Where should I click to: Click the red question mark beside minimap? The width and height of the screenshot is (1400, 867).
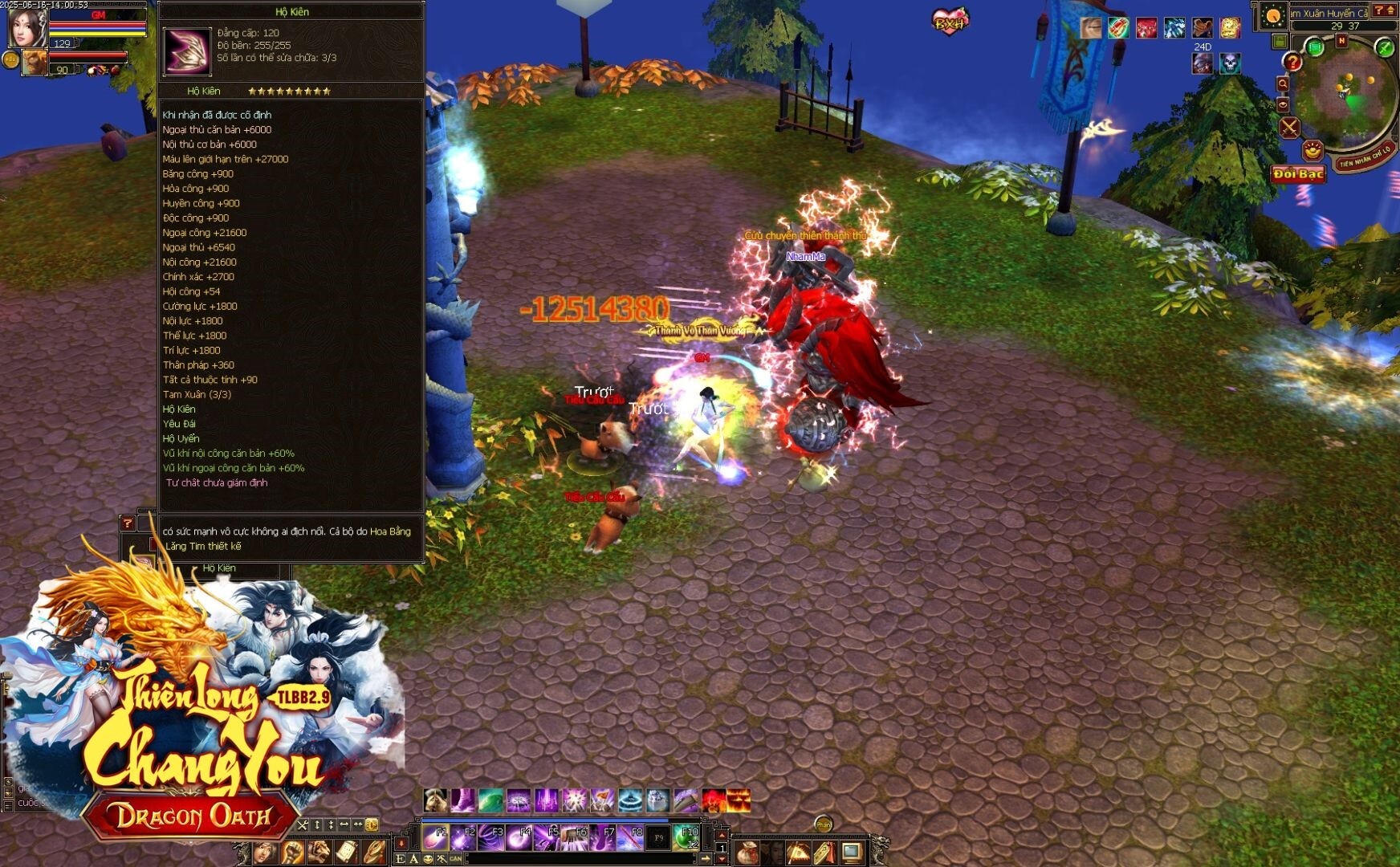(x=1292, y=62)
